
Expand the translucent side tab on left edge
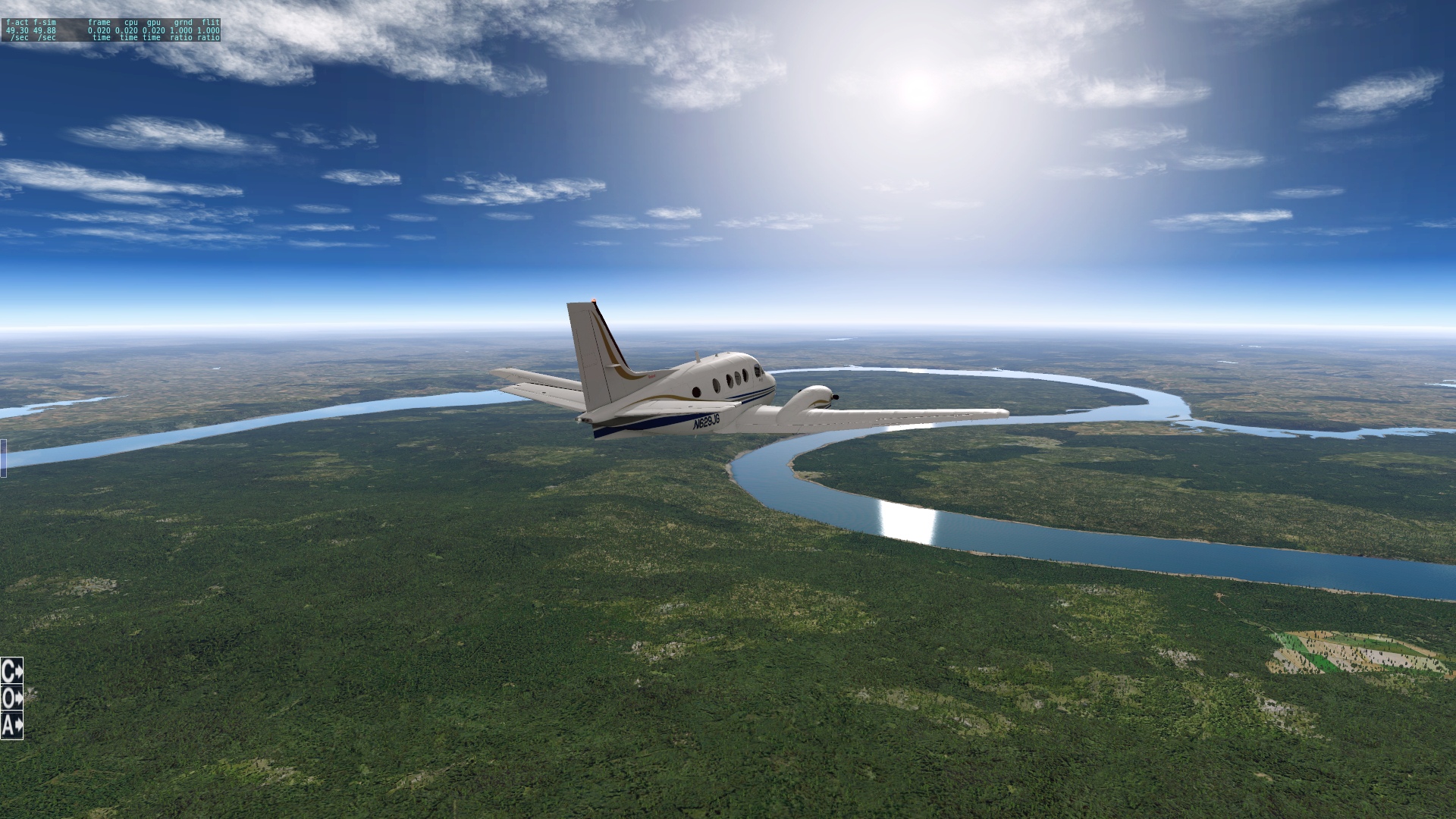(x=3, y=458)
